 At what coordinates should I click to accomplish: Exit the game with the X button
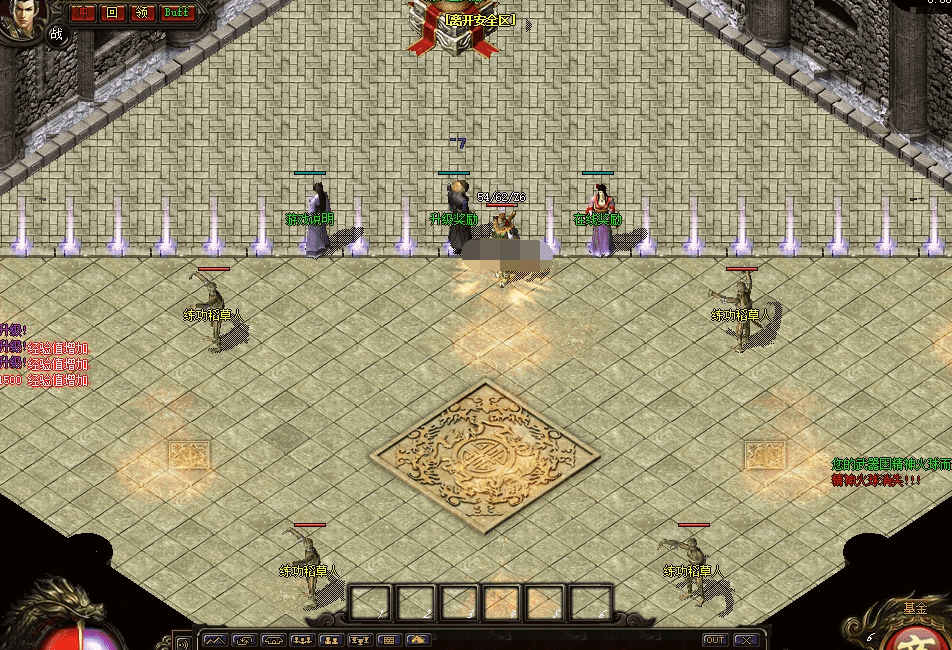[x=745, y=640]
